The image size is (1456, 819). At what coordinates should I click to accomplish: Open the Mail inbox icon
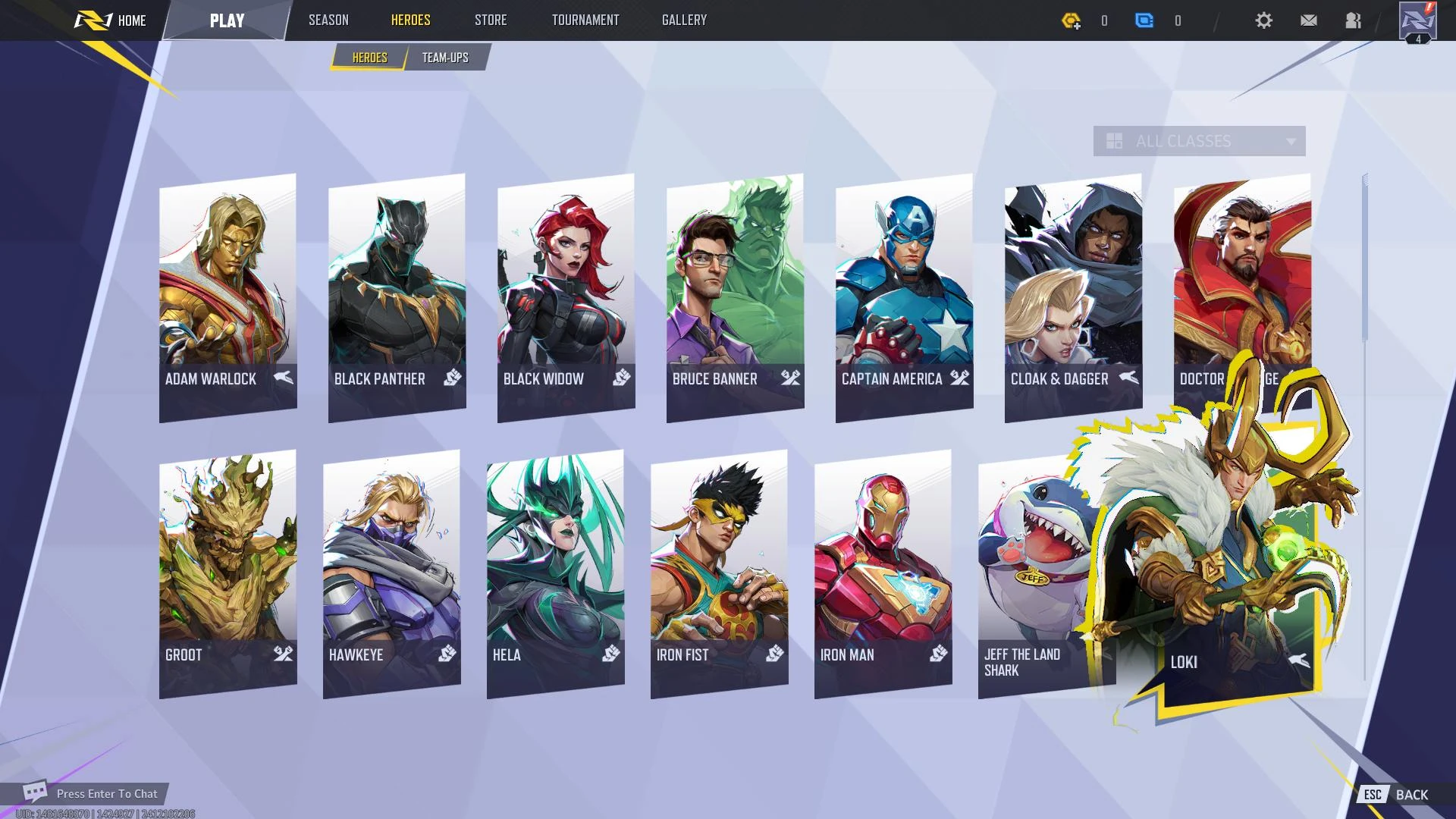point(1308,20)
